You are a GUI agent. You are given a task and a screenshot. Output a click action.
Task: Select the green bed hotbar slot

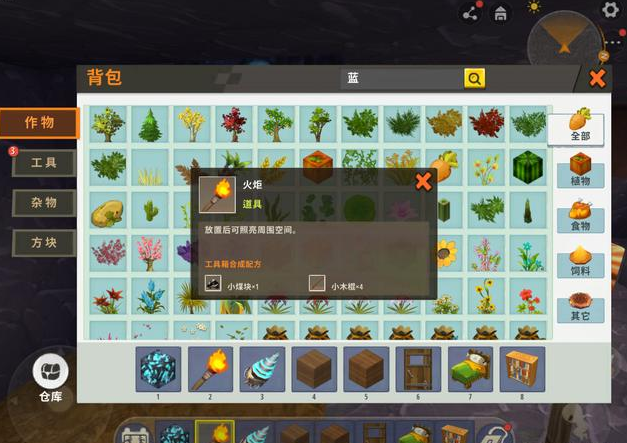[470, 369]
